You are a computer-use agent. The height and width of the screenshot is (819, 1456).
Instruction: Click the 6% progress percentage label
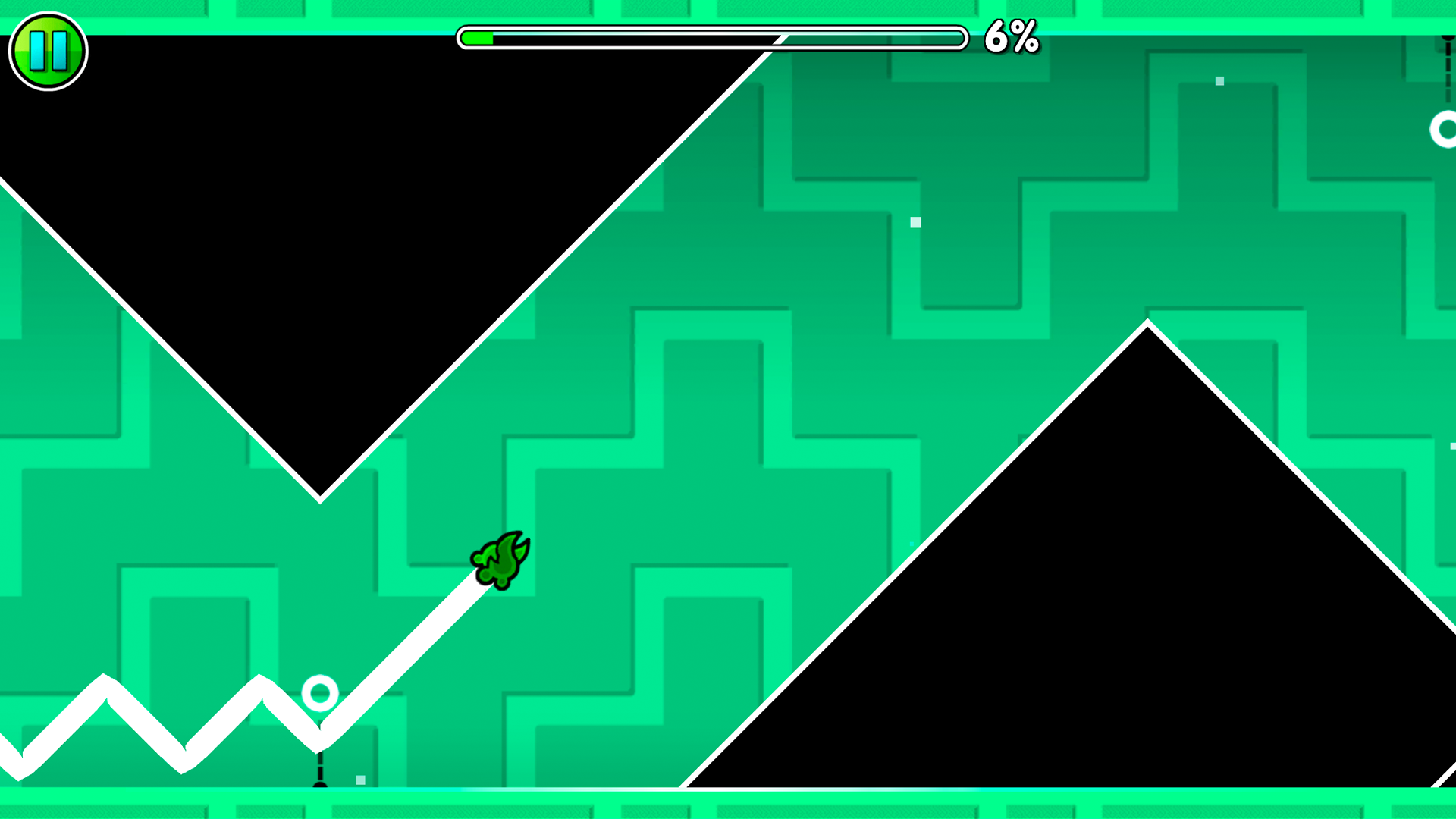click(1011, 37)
